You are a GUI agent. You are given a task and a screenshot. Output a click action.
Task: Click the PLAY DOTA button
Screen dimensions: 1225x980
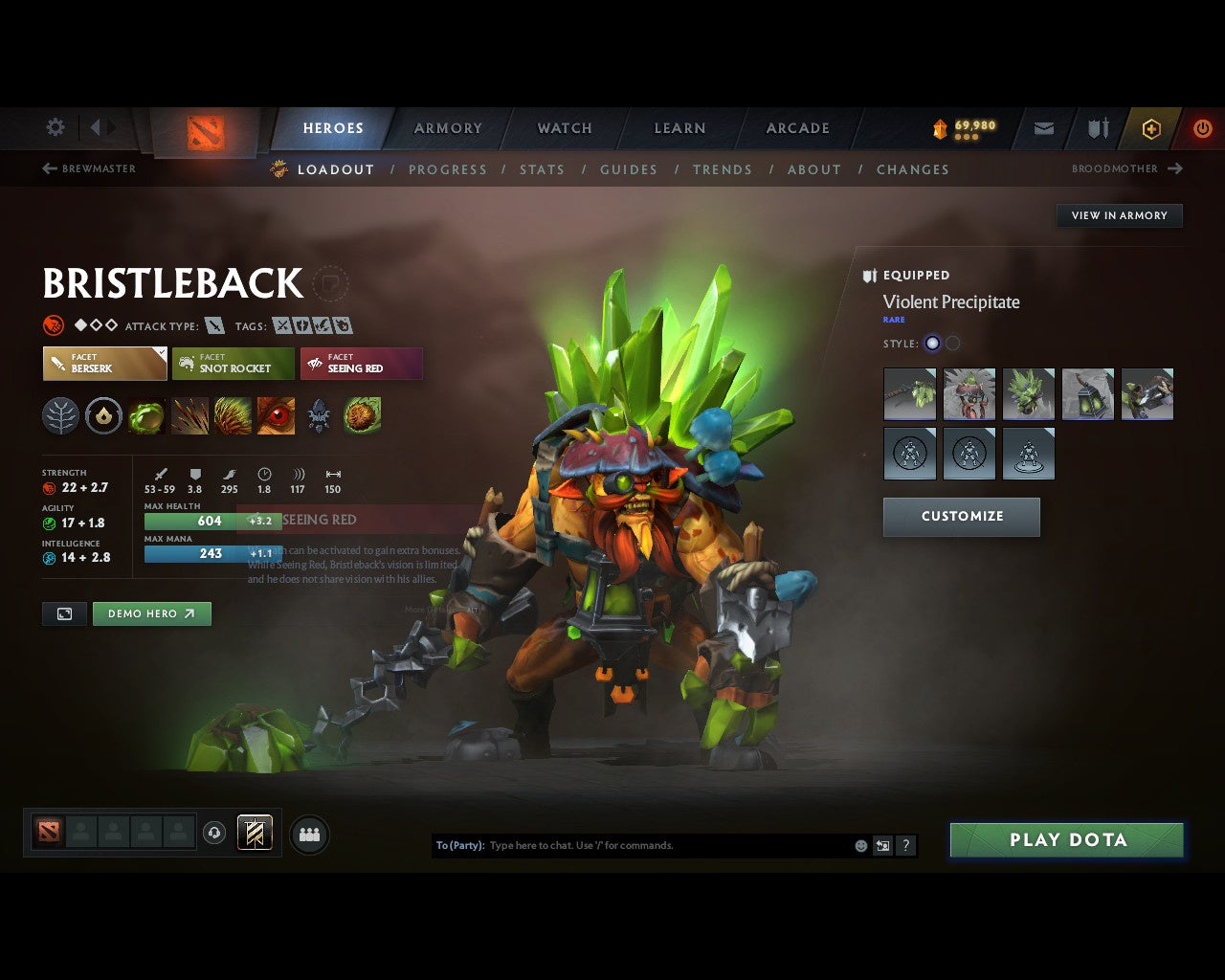(x=1066, y=839)
